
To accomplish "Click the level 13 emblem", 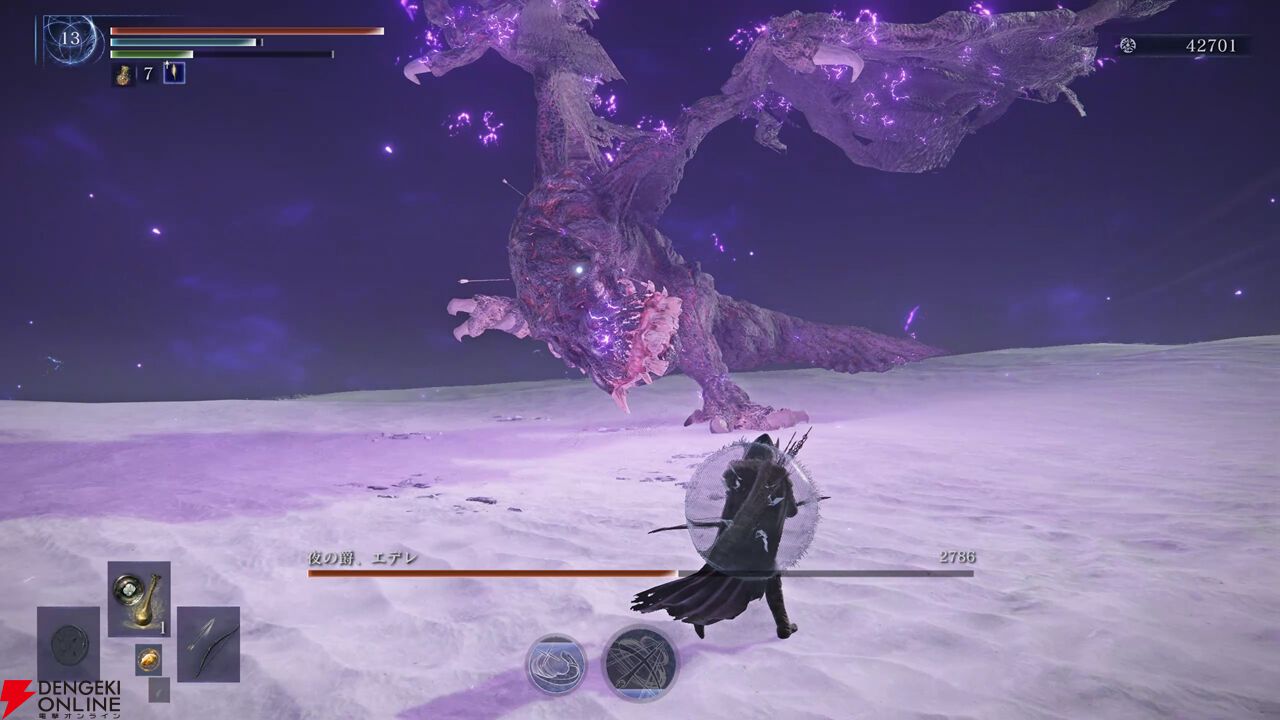I will click(x=70, y=40).
